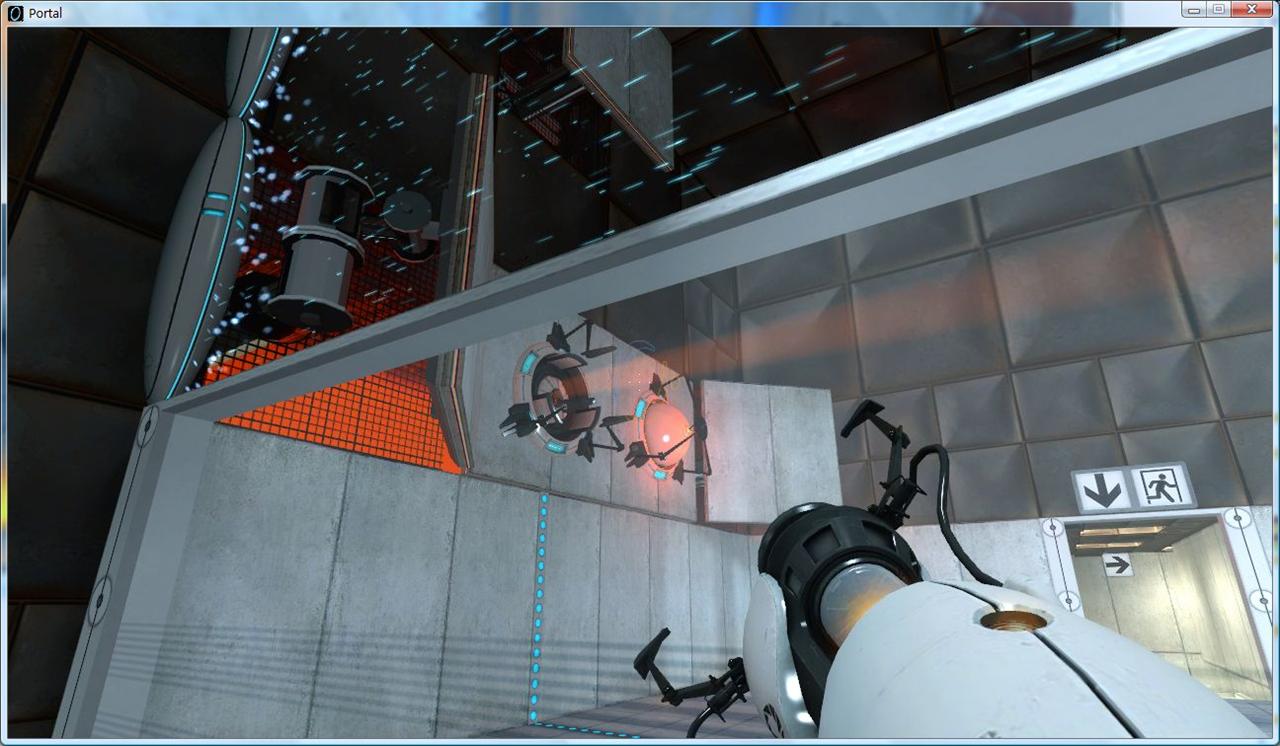Minimize the Portal window
This screenshot has width=1280, height=746.
coord(1194,9)
